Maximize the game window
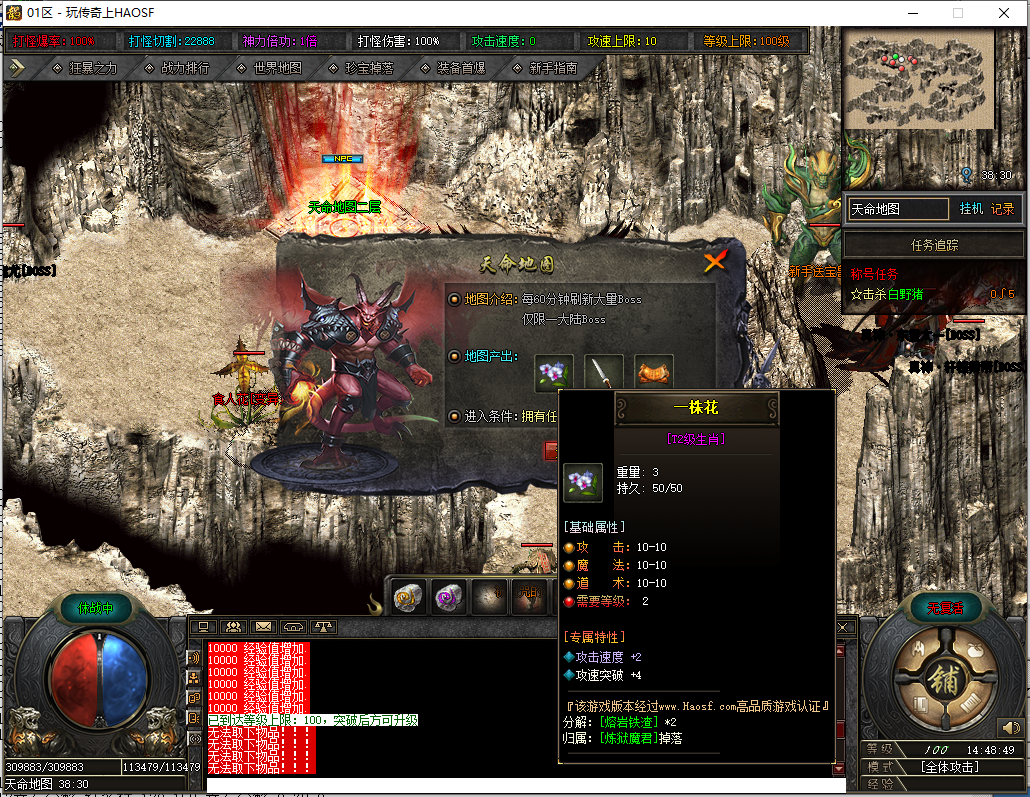The height and width of the screenshot is (797, 1030). tap(957, 13)
